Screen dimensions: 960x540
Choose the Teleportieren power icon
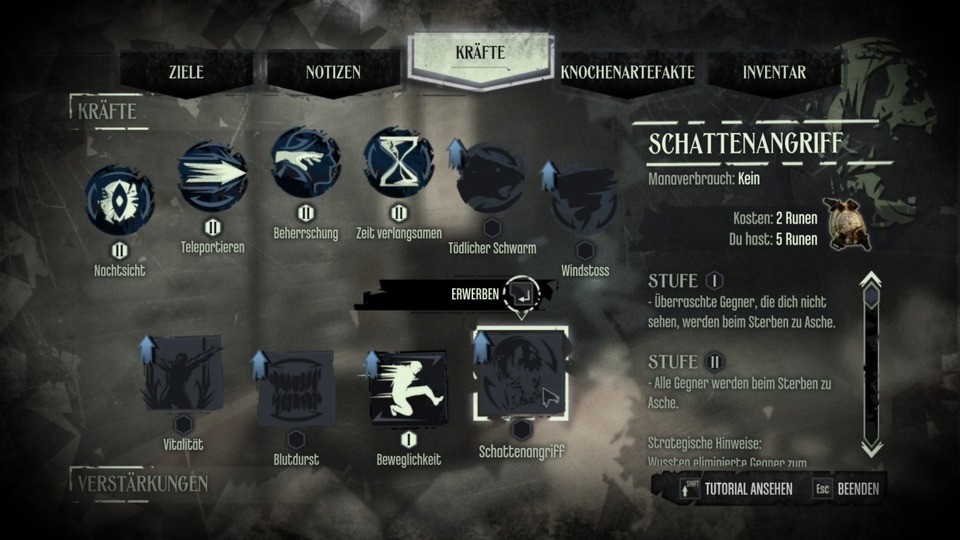pos(212,176)
